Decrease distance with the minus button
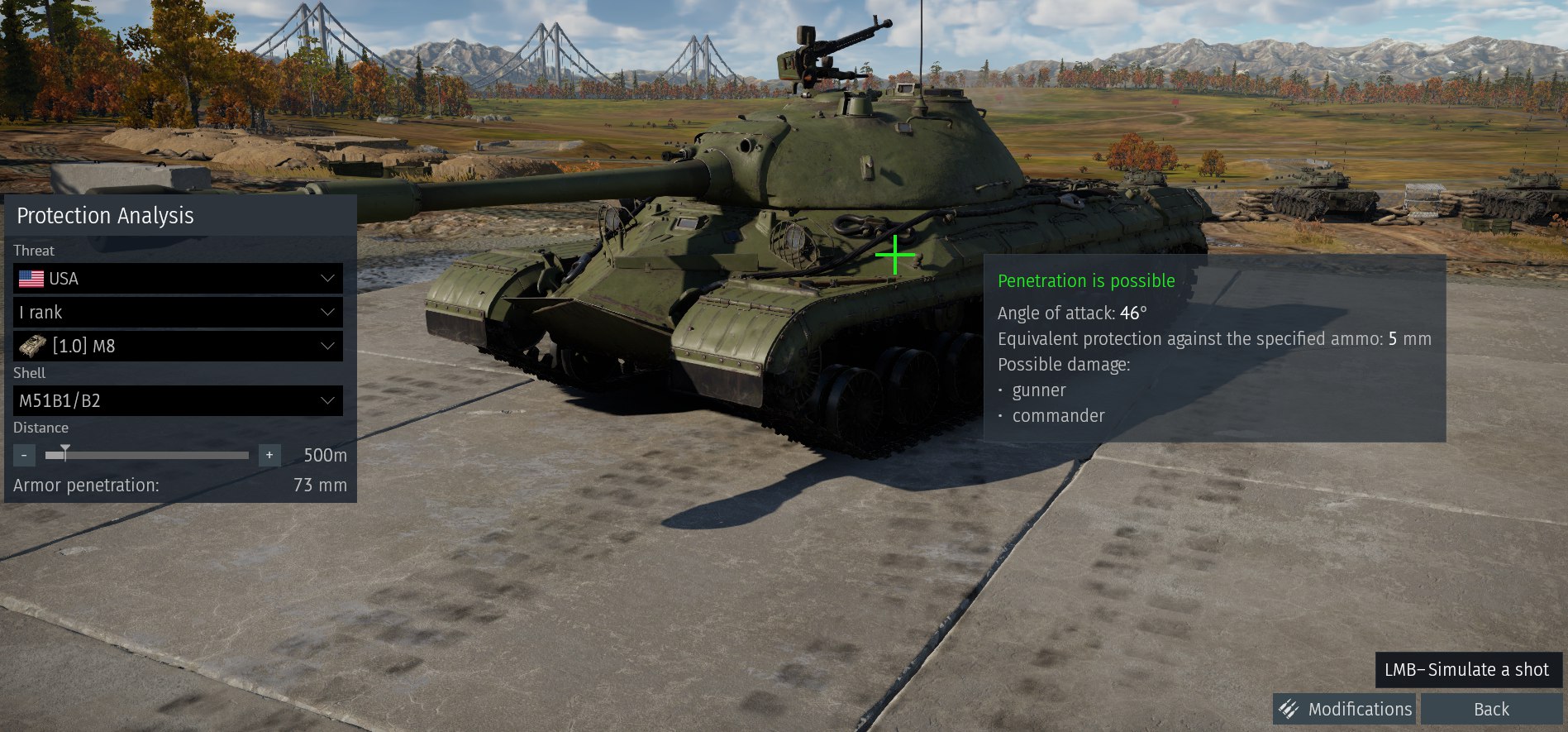The height and width of the screenshot is (732, 1568). coord(25,455)
